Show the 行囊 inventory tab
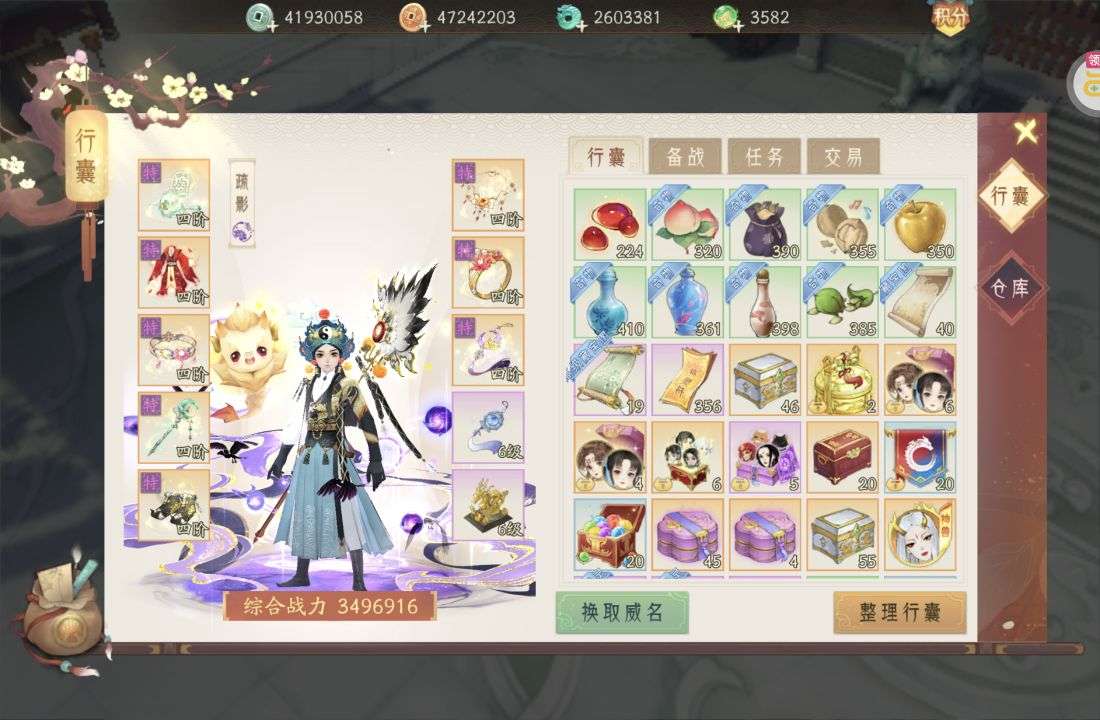 606,157
